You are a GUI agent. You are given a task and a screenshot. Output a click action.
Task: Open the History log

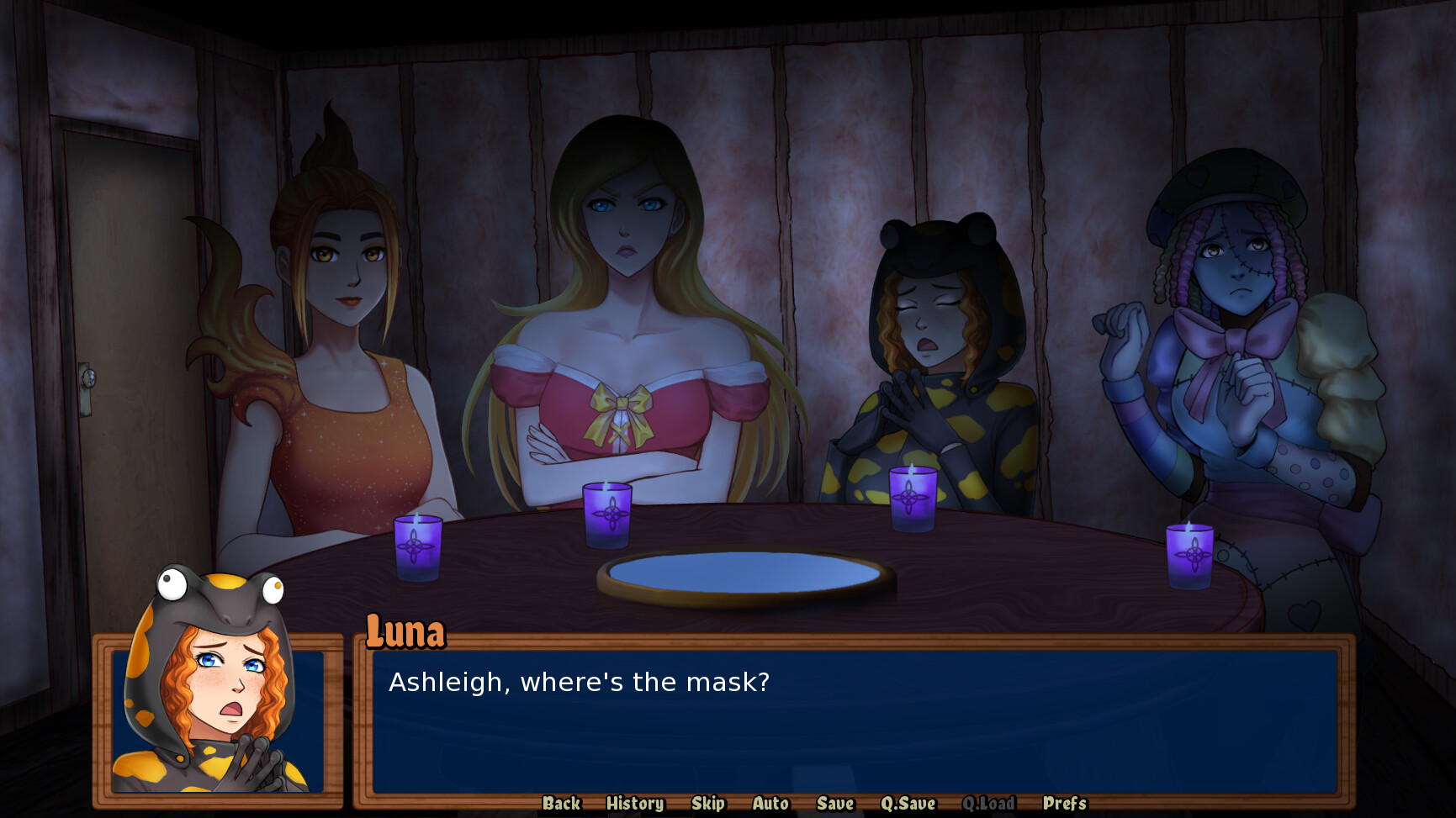pos(634,804)
